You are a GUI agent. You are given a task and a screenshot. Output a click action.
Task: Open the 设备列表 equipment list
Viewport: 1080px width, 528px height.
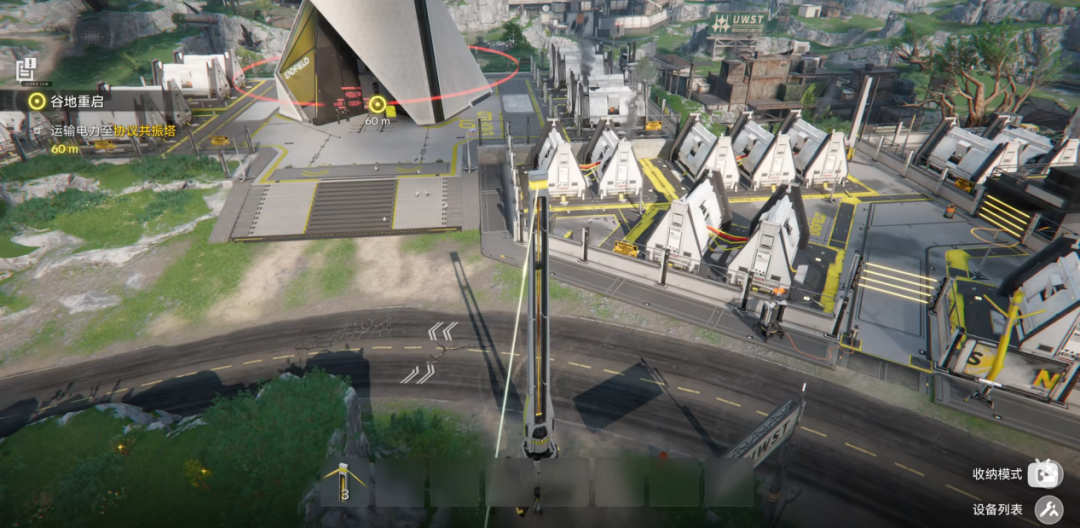[x=1048, y=510]
